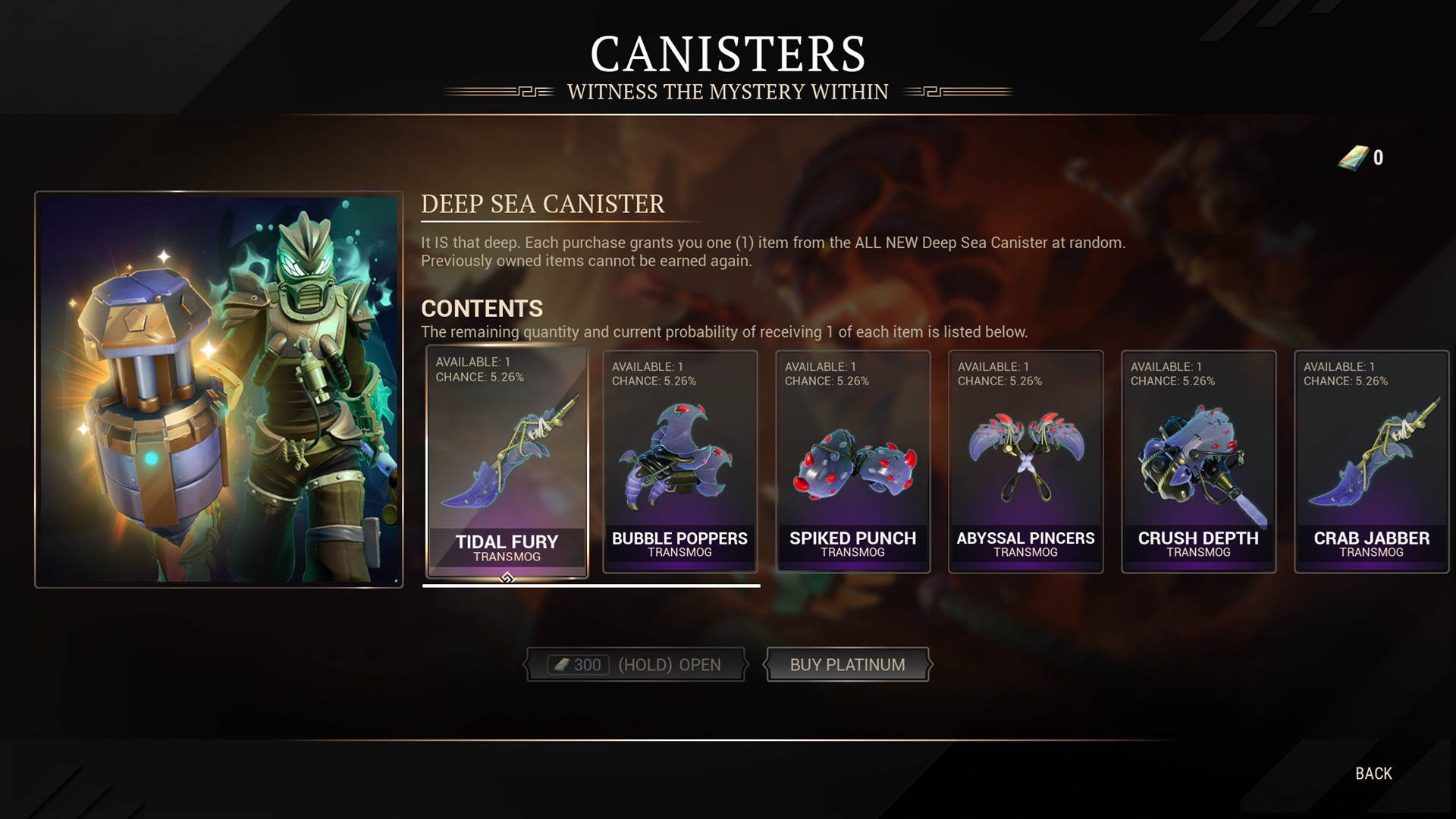This screenshot has height=819, width=1456.
Task: Click the platinum currency icon
Action: pos(1353,158)
